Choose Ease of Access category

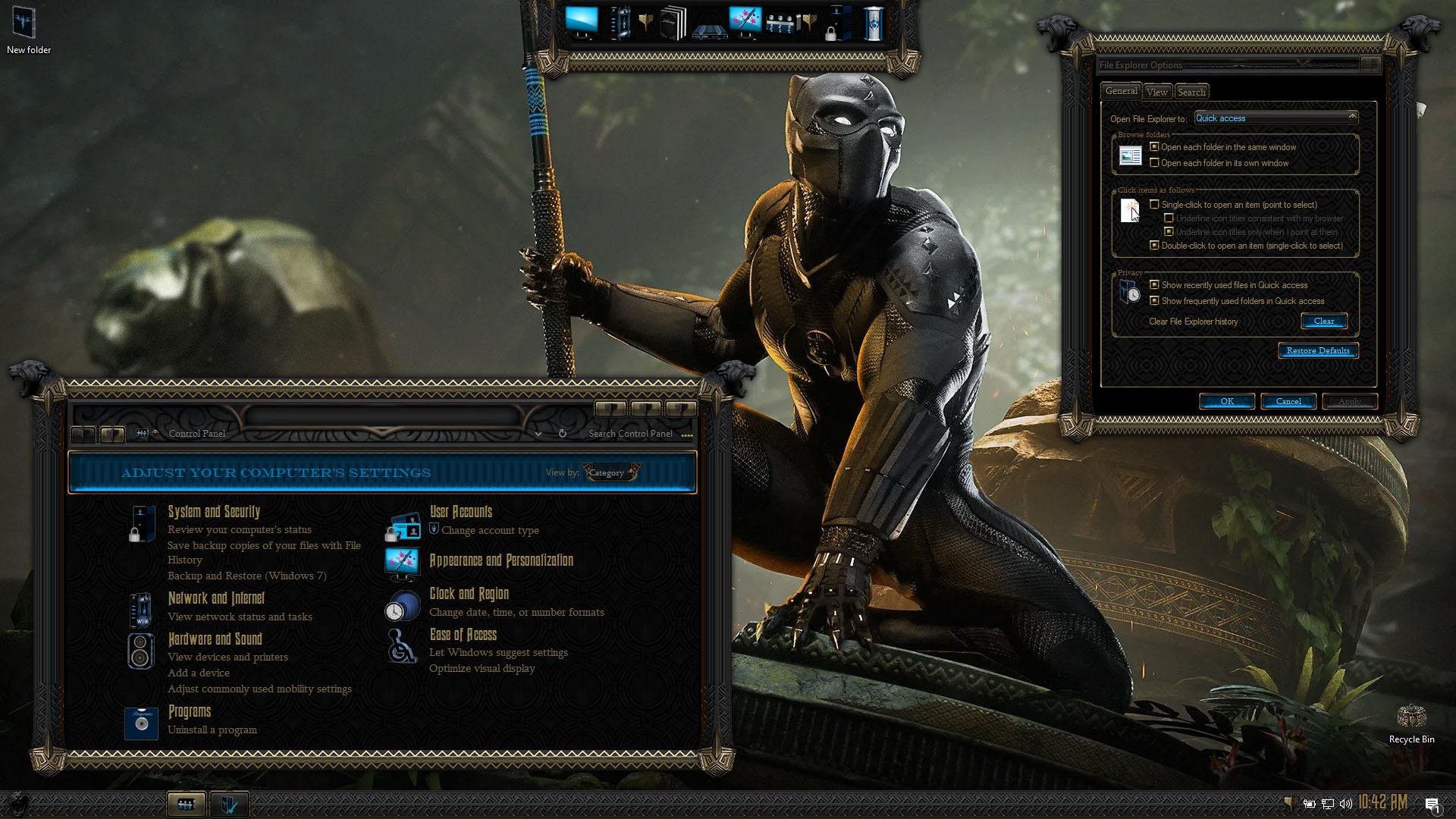[463, 635]
